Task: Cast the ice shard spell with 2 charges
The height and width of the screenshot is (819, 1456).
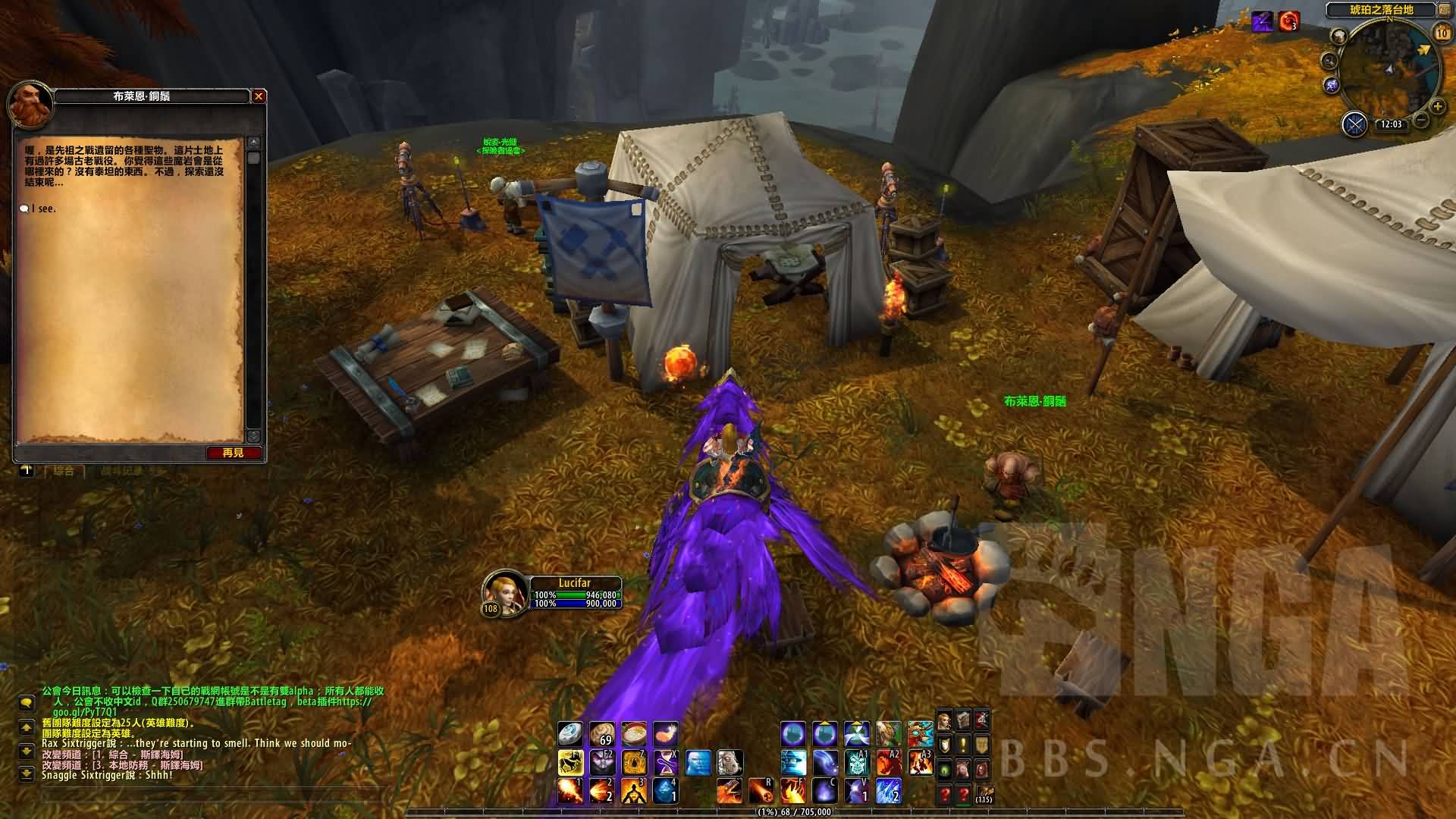Action: (889, 791)
